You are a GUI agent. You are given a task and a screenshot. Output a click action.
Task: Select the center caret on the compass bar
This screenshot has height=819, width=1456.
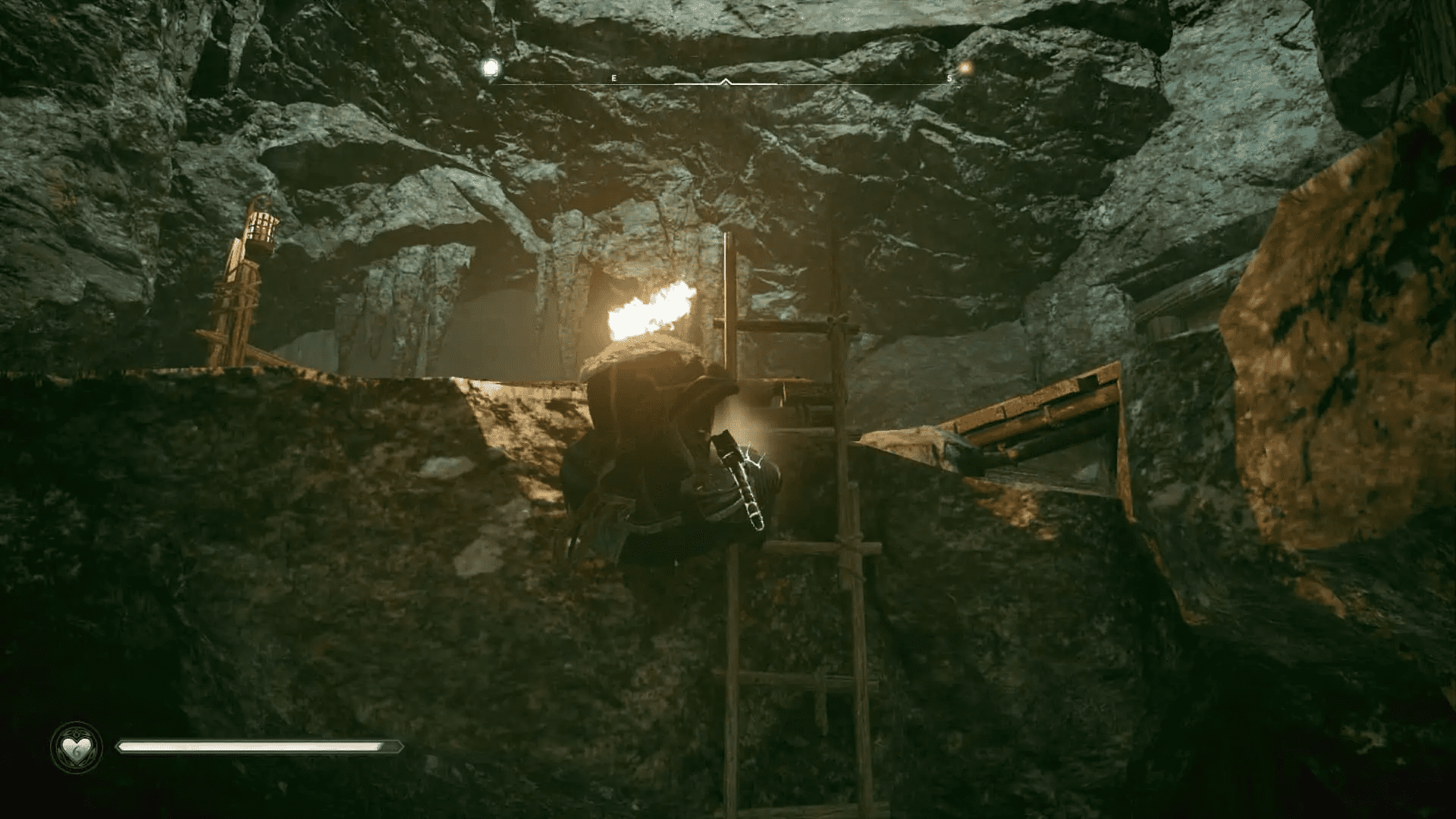click(726, 80)
